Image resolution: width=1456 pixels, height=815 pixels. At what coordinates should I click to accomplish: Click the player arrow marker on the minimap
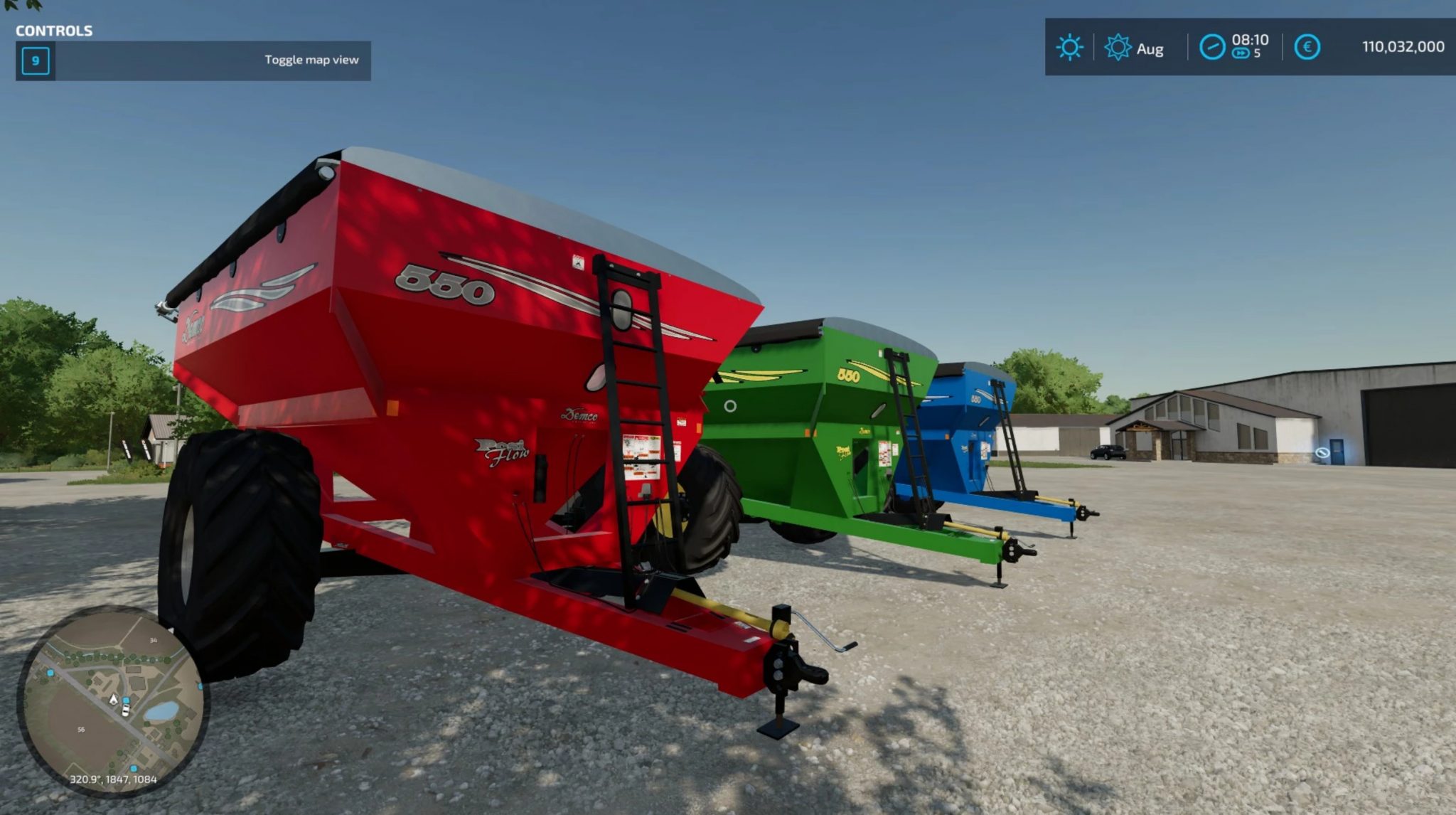[113, 700]
